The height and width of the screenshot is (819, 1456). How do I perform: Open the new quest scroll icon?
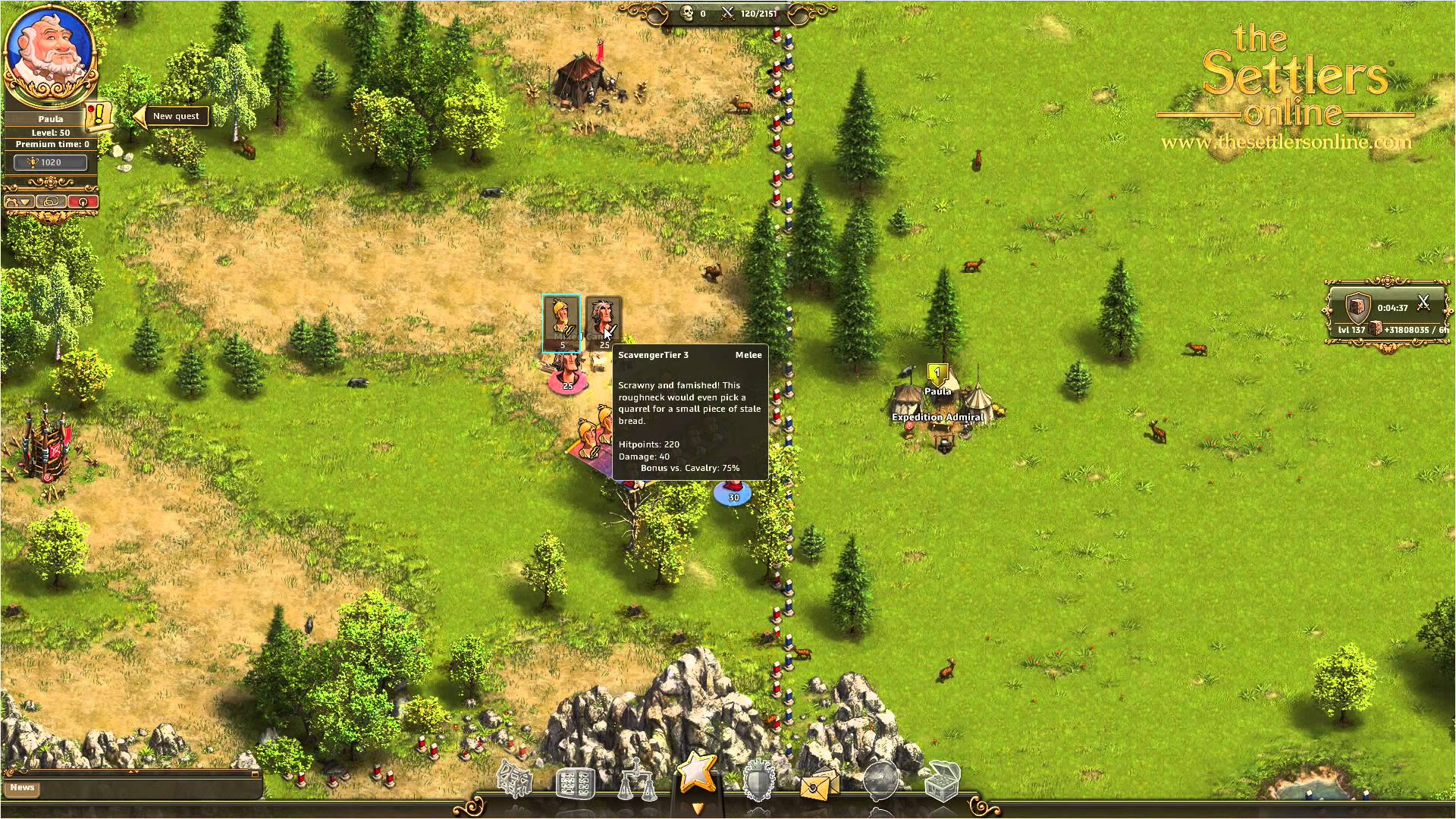click(99, 116)
